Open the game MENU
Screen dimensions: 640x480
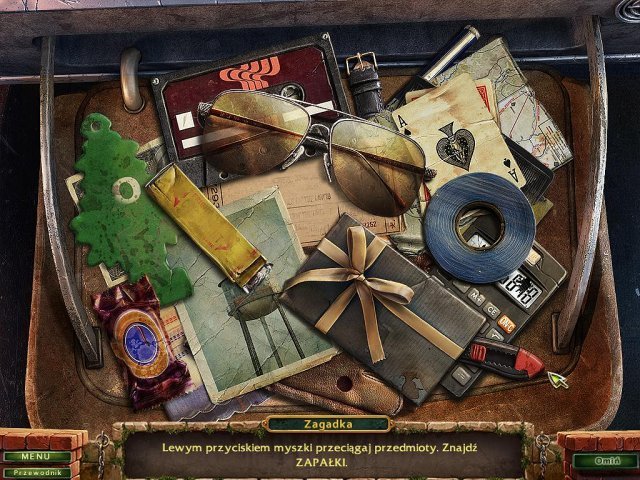coord(35,456)
